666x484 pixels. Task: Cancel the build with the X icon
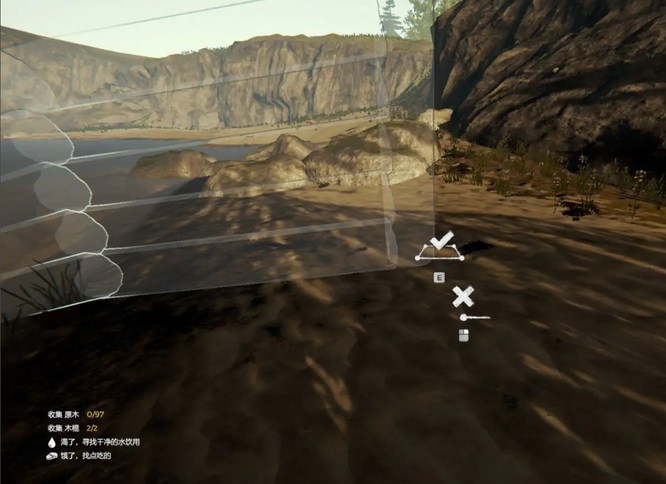462,296
